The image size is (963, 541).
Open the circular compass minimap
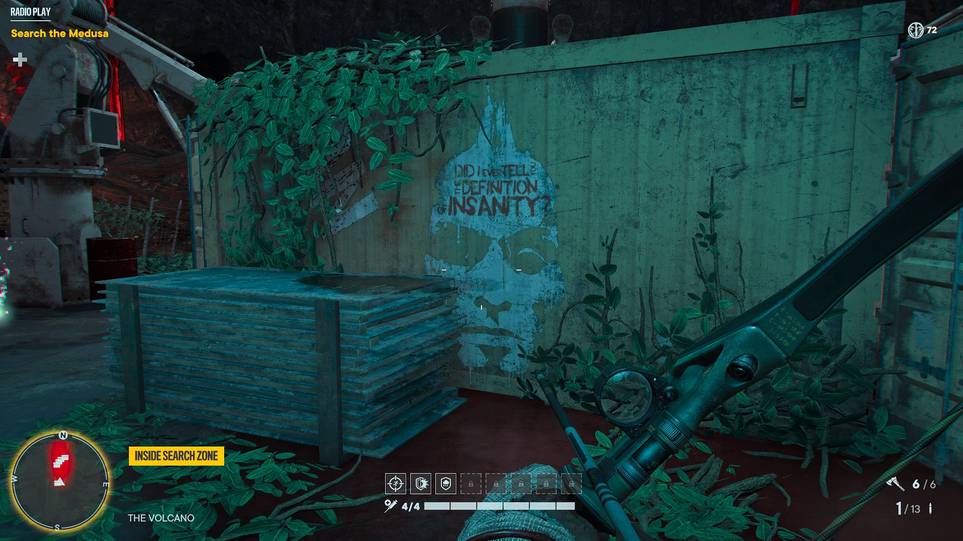(x=62, y=478)
